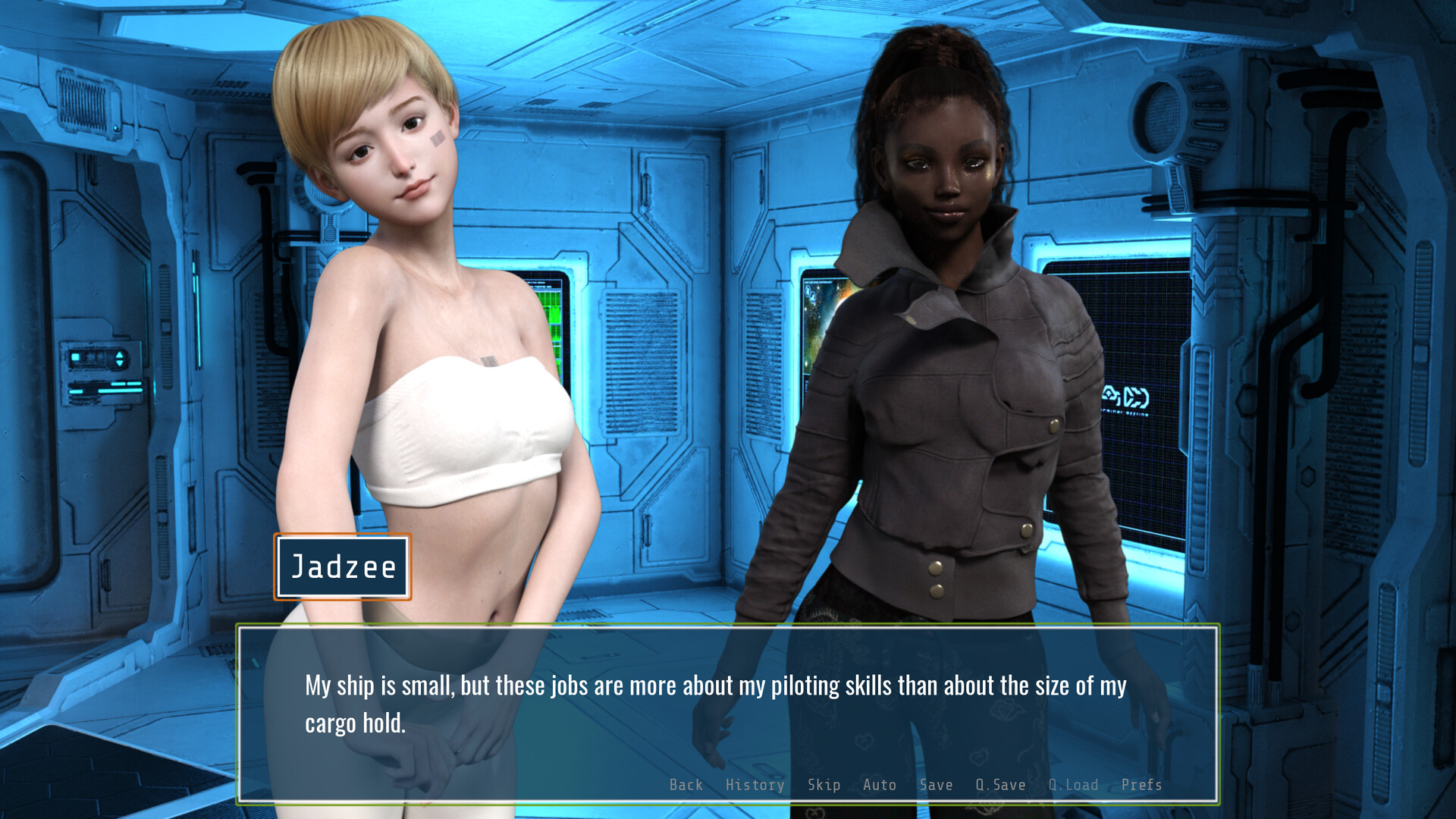Click the Jadzee name box
Screen dimensions: 1456x819
[x=342, y=567]
